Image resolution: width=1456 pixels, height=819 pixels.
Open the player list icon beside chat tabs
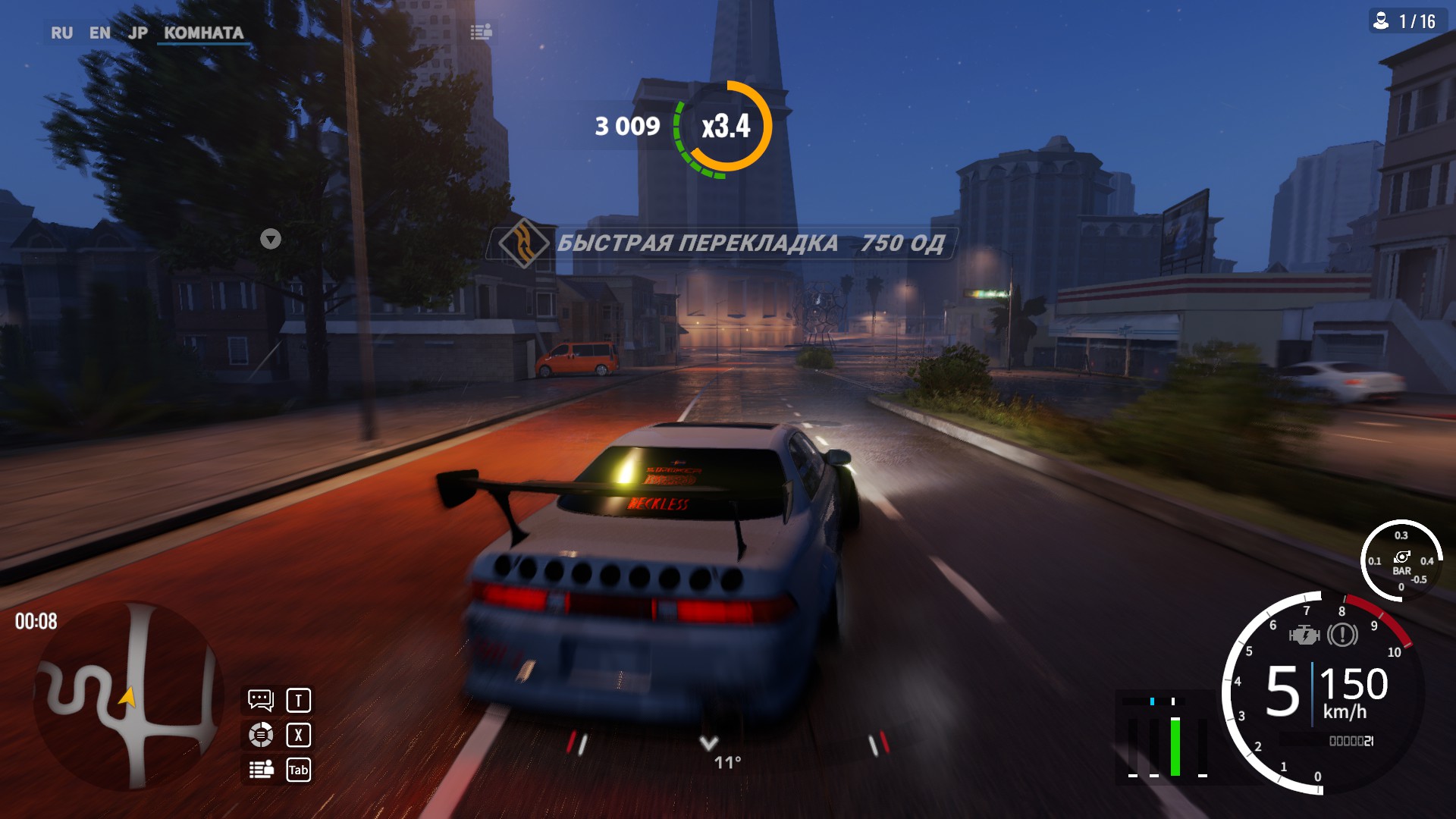pyautogui.click(x=481, y=32)
